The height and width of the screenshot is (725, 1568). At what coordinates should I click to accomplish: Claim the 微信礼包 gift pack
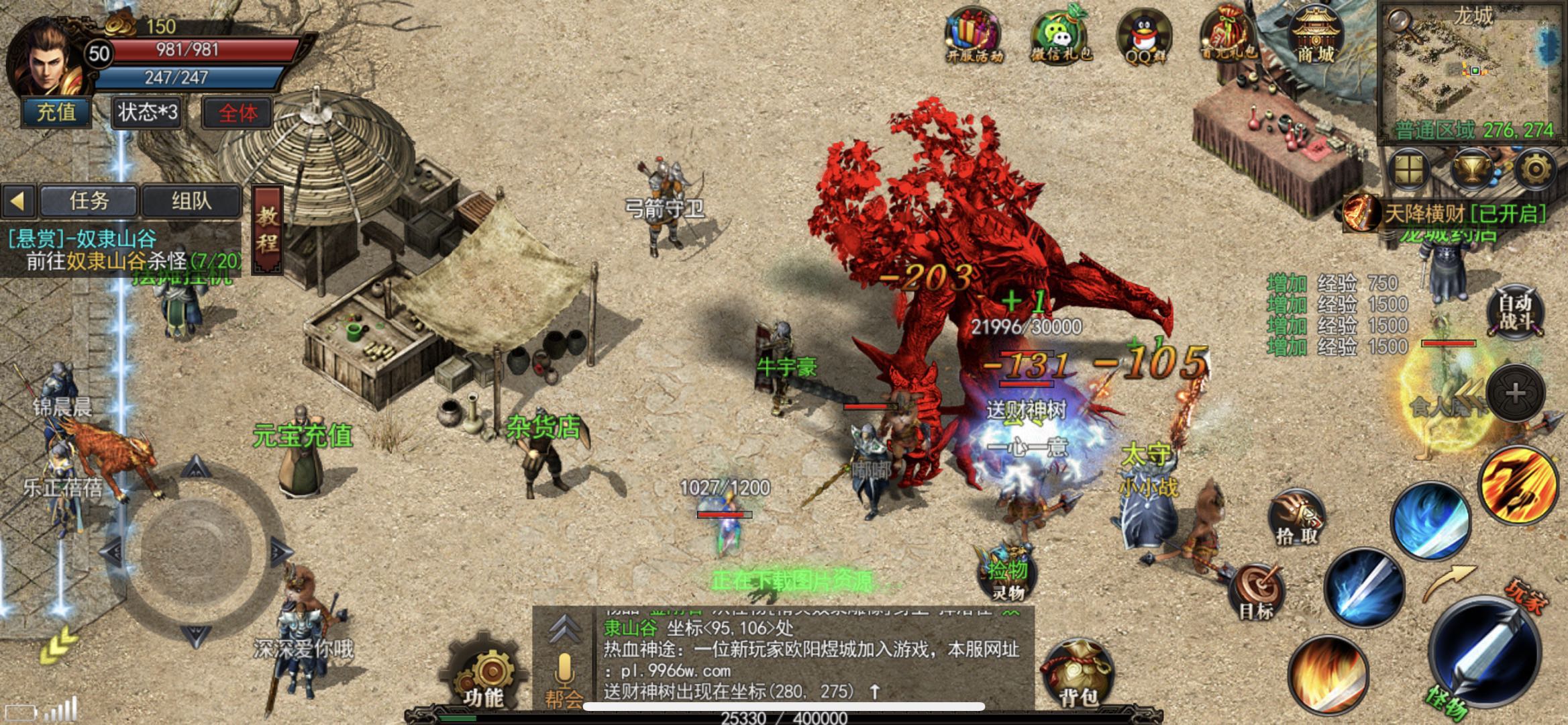click(1060, 36)
